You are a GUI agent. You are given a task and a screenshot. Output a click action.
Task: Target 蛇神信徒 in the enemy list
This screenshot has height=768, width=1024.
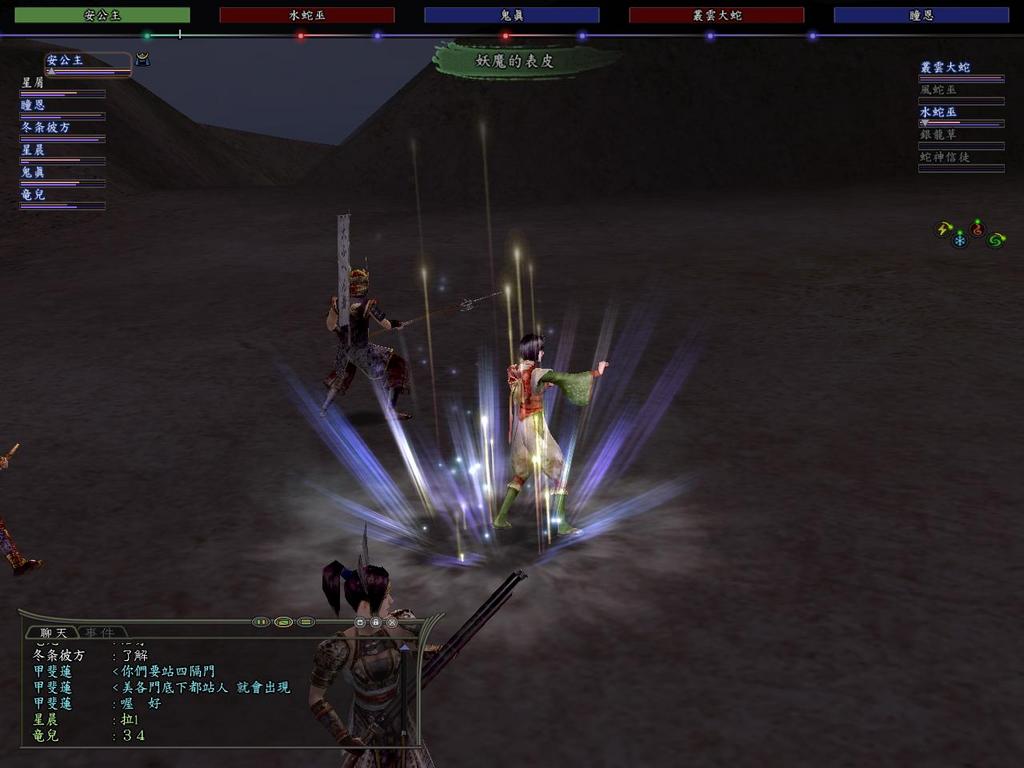pos(945,157)
